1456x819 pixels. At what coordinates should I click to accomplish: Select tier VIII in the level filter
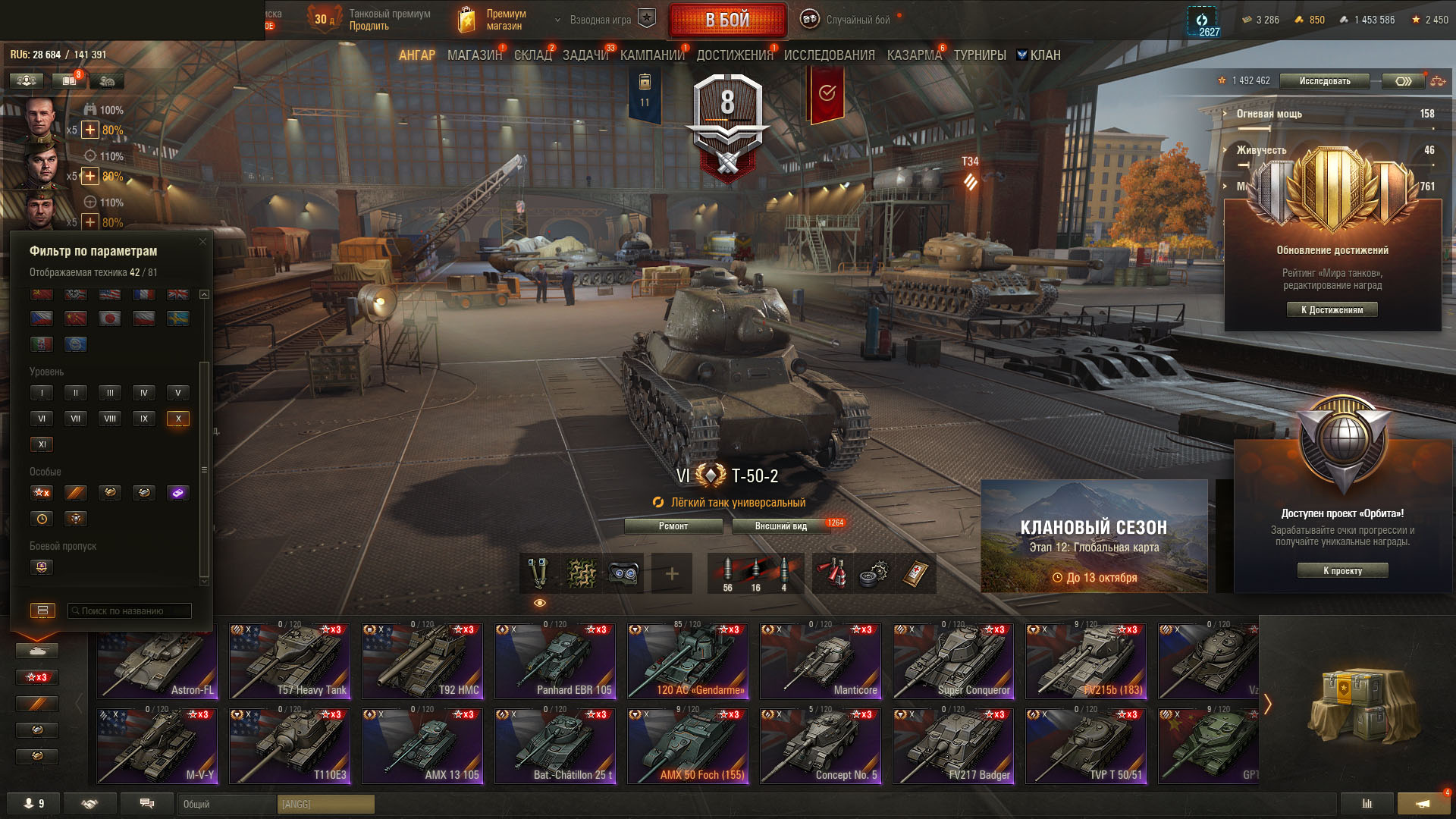pyautogui.click(x=110, y=419)
